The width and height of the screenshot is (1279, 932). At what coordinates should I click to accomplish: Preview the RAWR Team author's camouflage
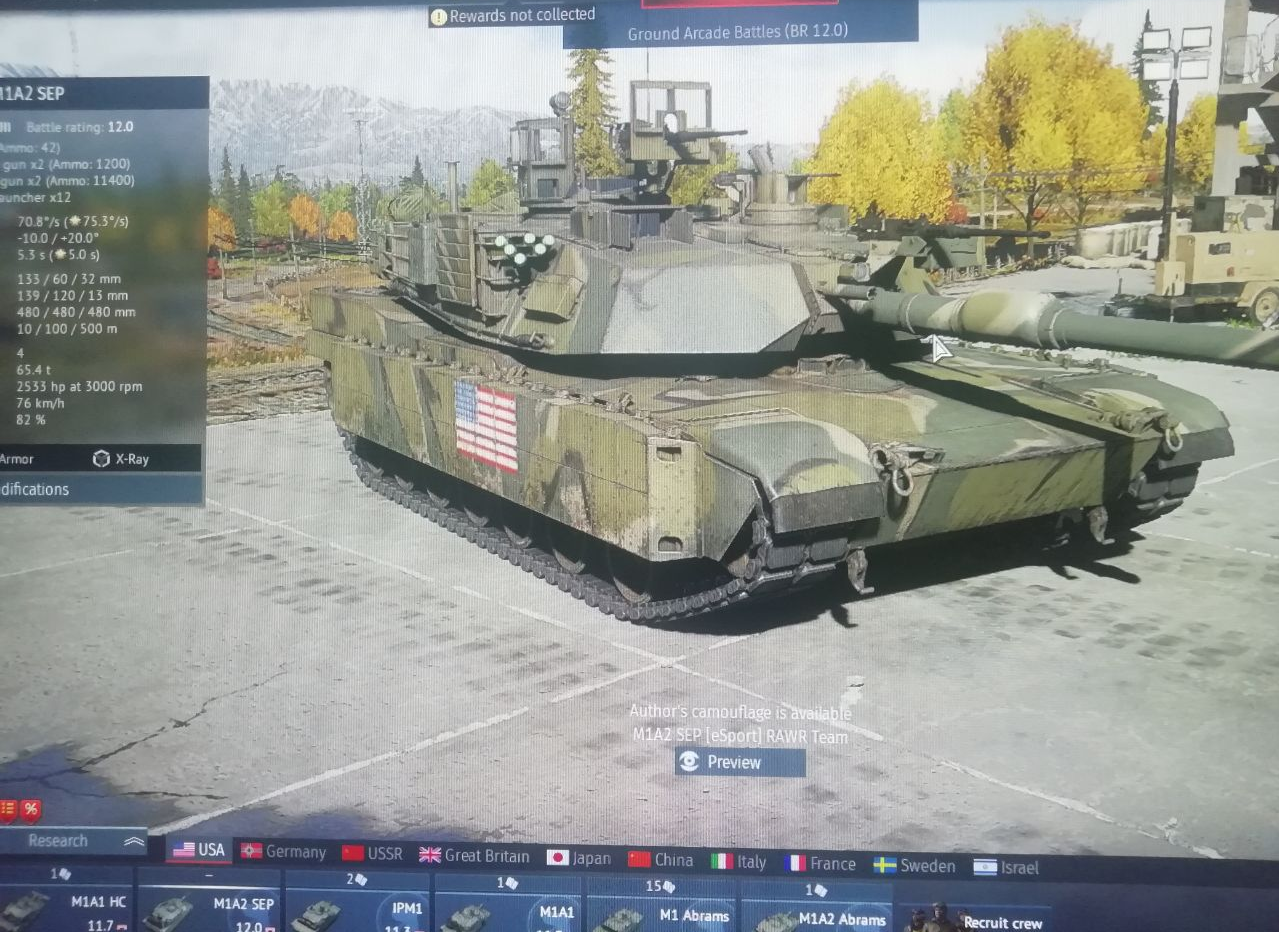tap(739, 762)
